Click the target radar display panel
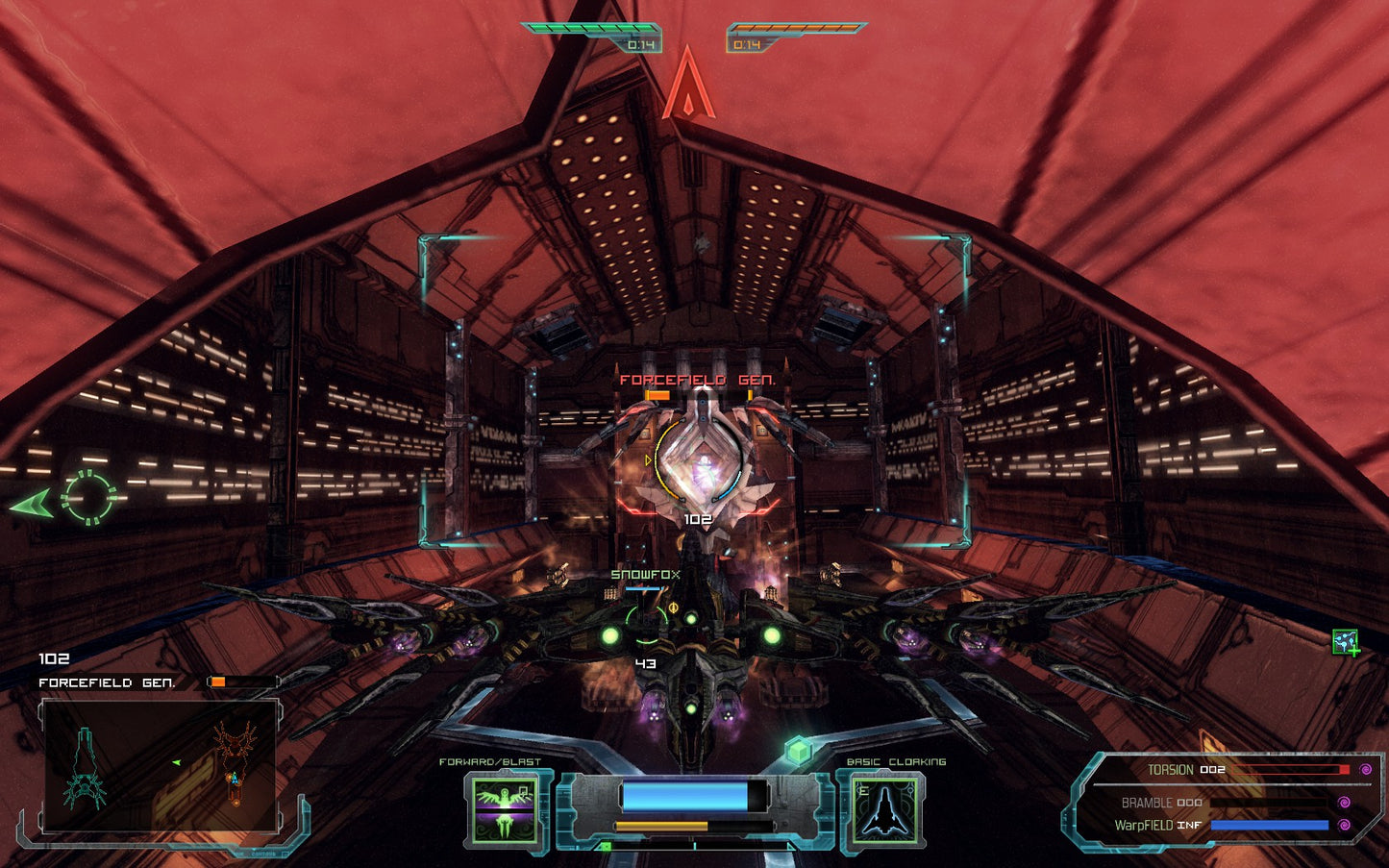The image size is (1389, 868). tap(160, 765)
